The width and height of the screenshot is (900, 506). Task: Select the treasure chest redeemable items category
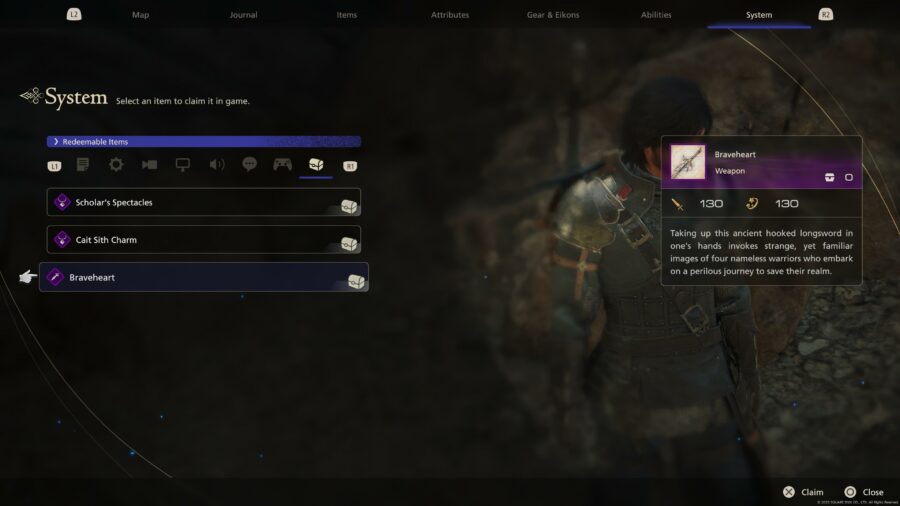(x=315, y=165)
